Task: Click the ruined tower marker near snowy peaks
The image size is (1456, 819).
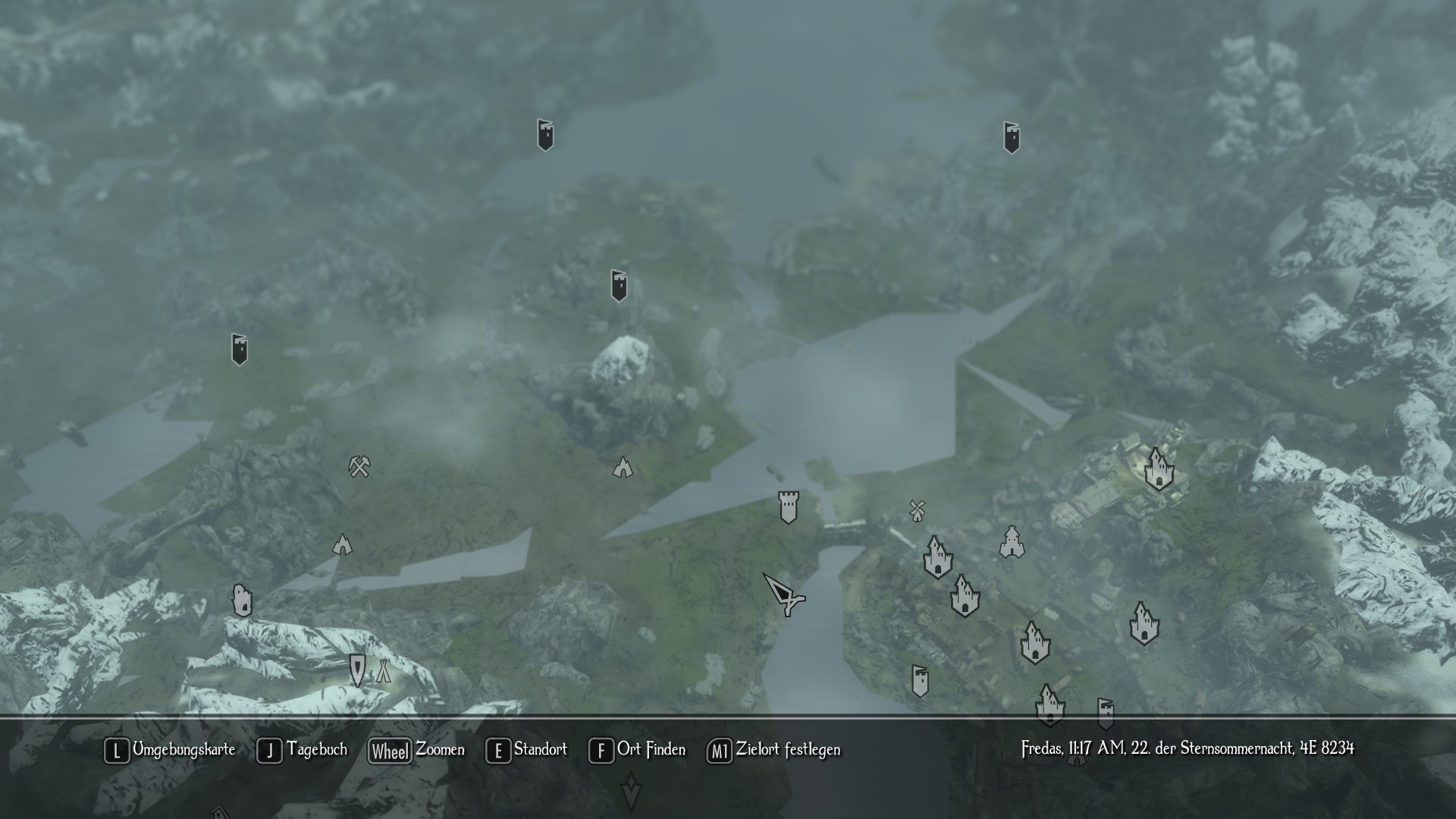Action: (242, 601)
